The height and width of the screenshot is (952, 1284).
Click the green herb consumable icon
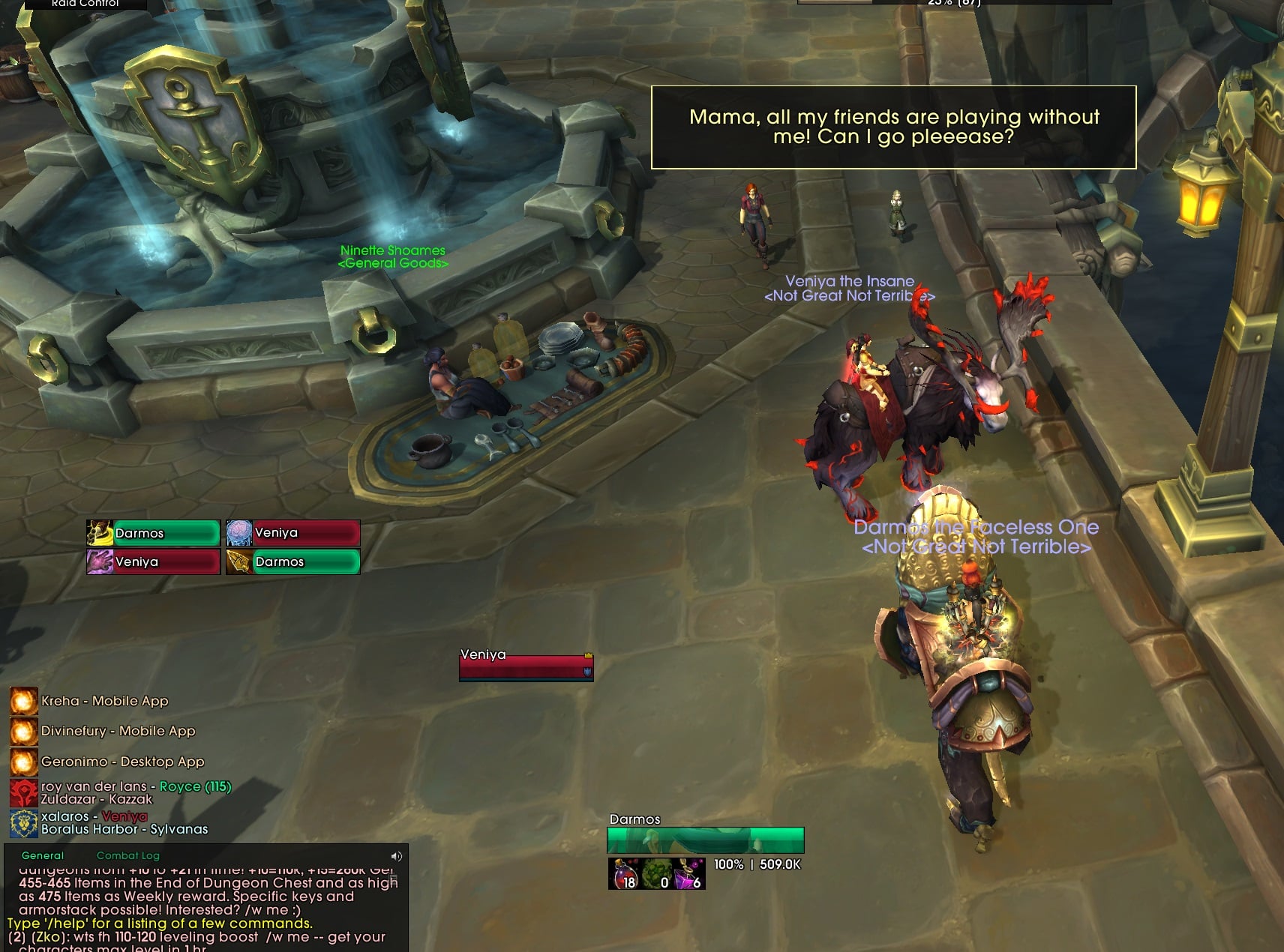point(656,874)
